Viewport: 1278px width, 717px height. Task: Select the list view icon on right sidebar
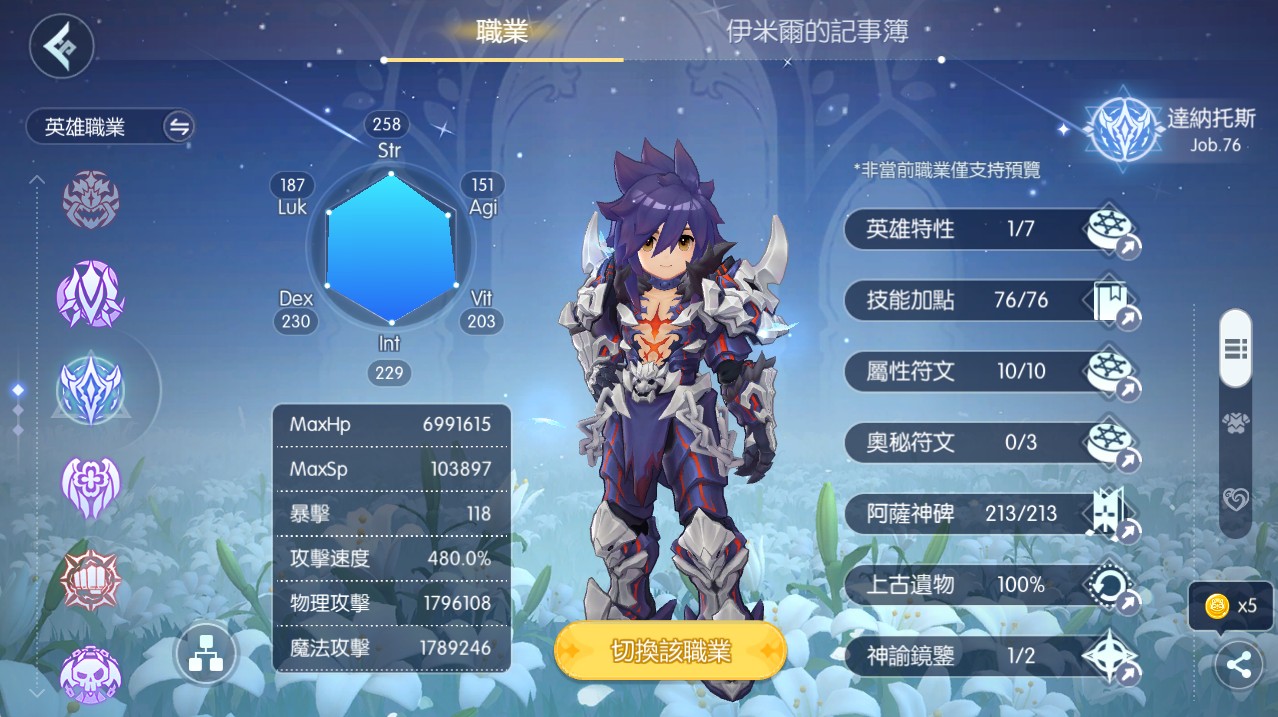tap(1236, 348)
